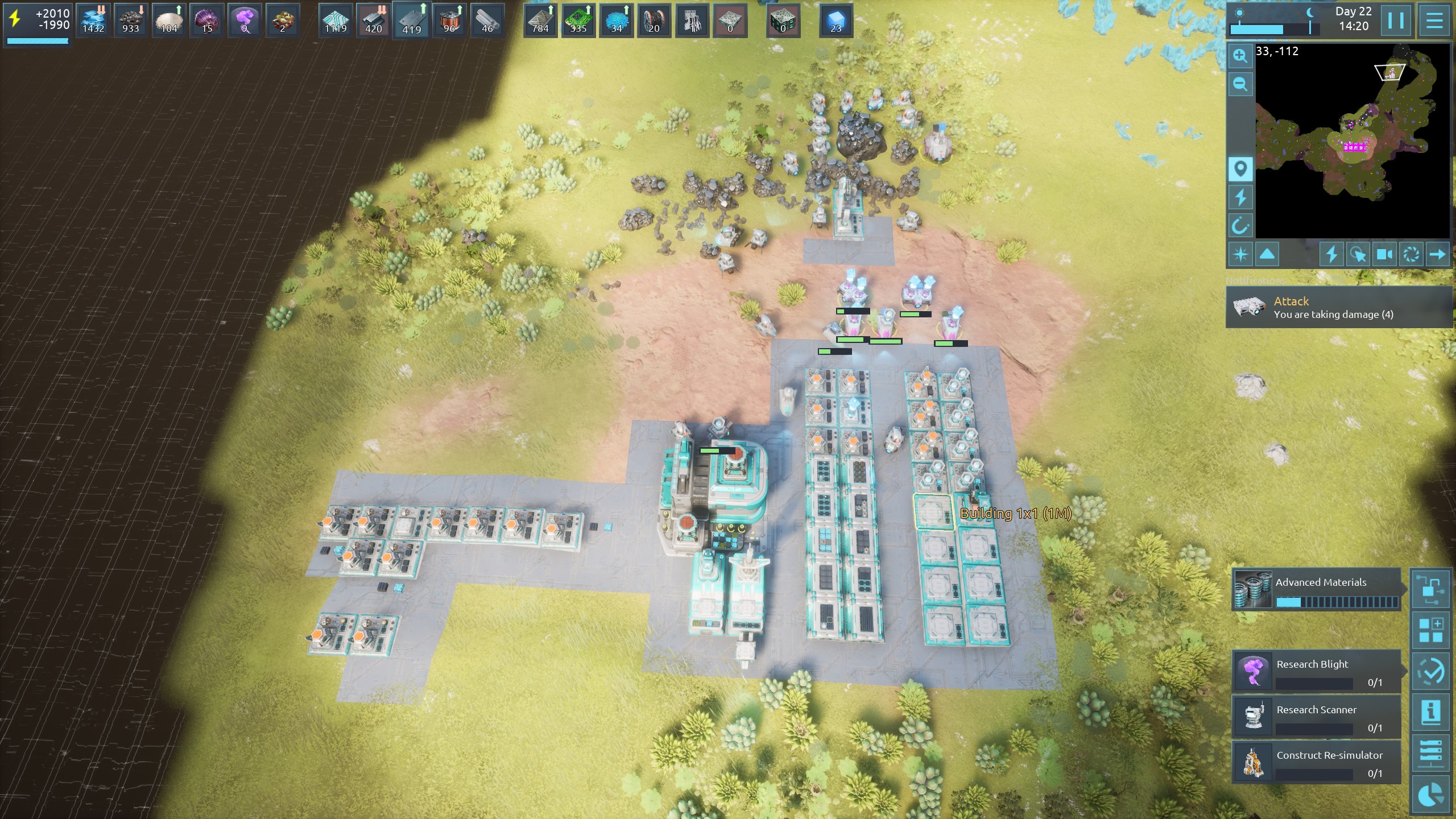
Task: Zoom out on the minimap
Action: tap(1240, 85)
